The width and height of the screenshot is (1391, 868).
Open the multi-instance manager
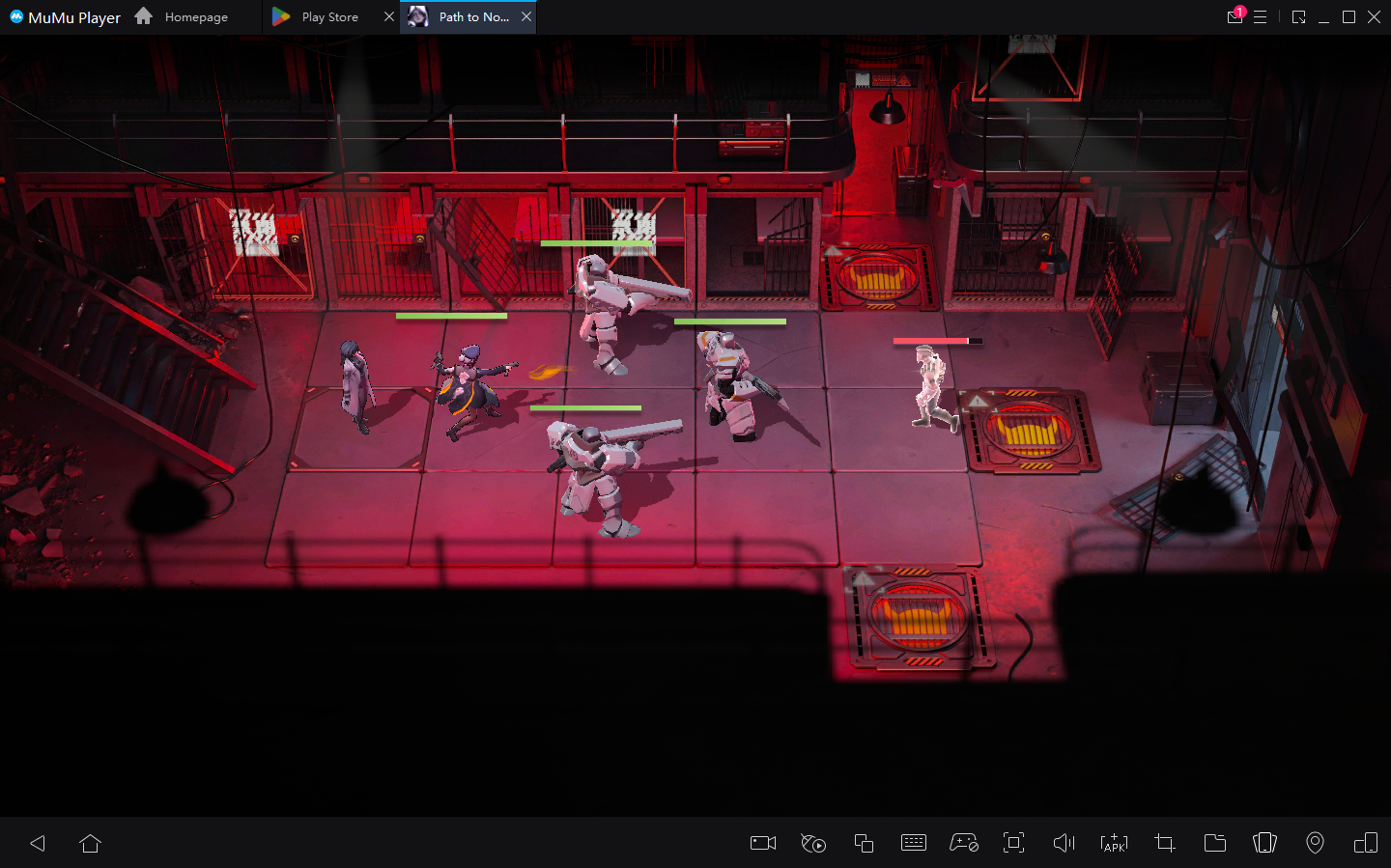tap(863, 843)
